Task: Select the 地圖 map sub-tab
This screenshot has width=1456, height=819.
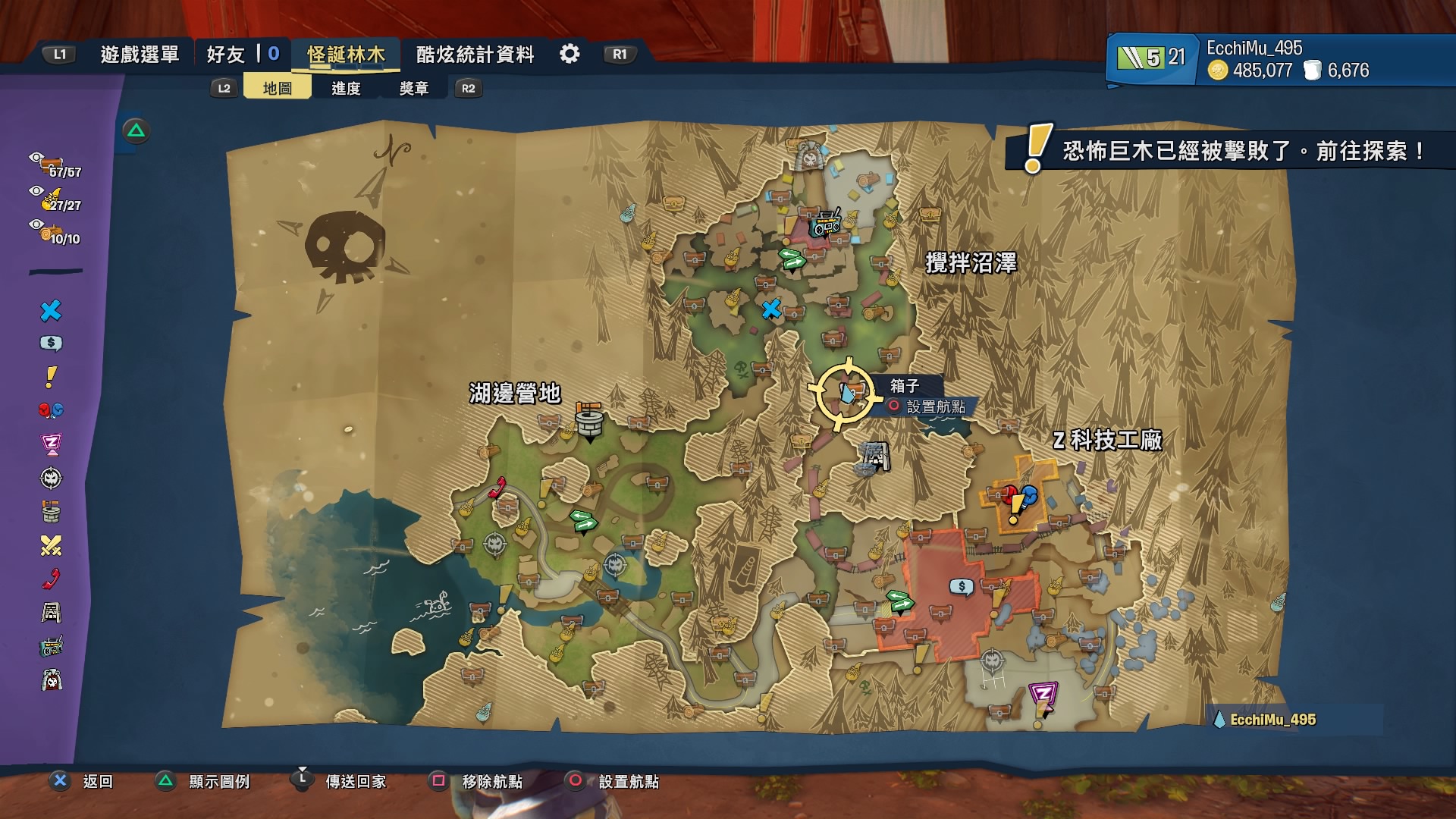Action: pyautogui.click(x=277, y=88)
